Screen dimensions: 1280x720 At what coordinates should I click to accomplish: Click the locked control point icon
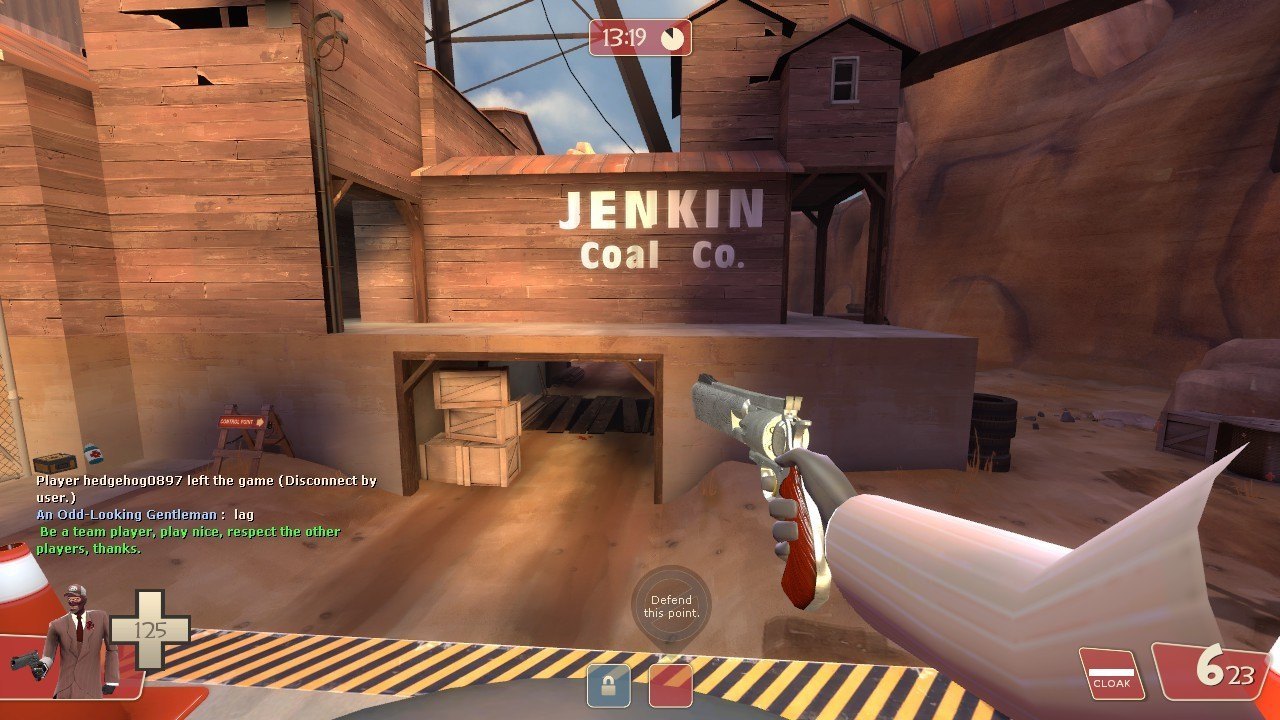[608, 685]
